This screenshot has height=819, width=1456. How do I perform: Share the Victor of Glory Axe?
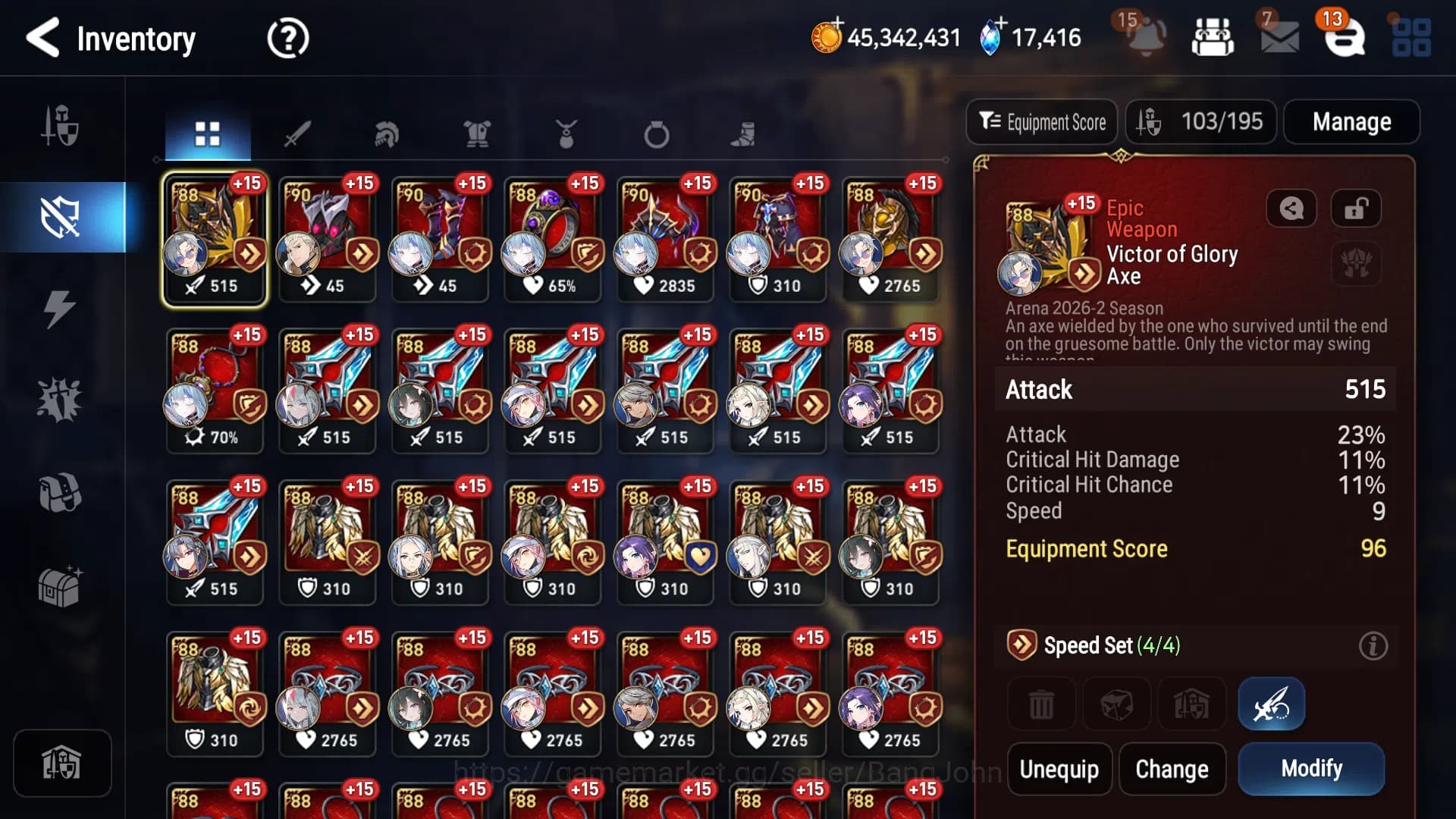pos(1291,209)
